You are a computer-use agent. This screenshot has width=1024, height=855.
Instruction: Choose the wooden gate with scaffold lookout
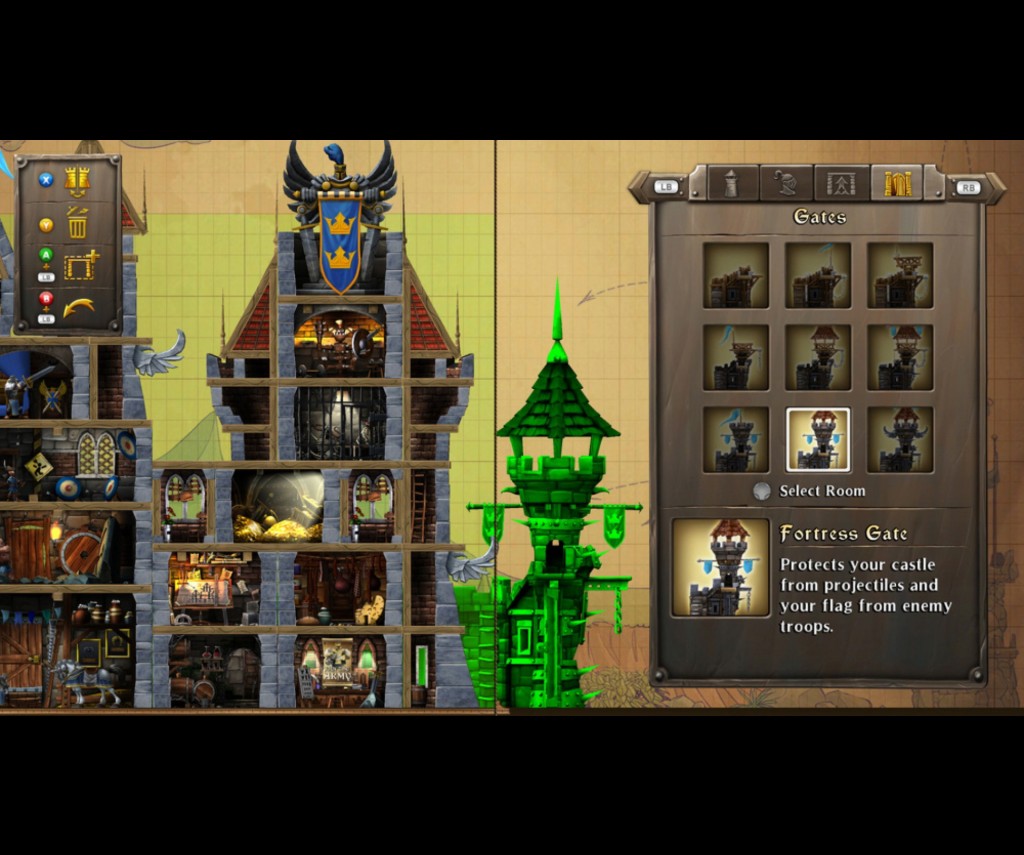pos(900,275)
